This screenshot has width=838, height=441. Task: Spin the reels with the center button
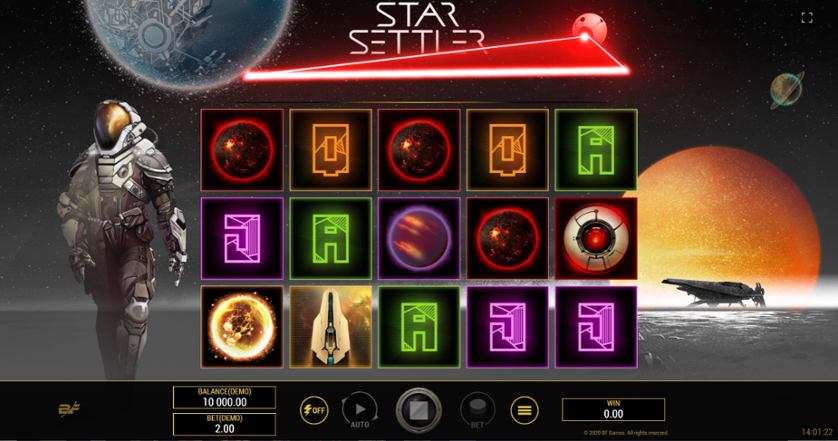click(418, 409)
